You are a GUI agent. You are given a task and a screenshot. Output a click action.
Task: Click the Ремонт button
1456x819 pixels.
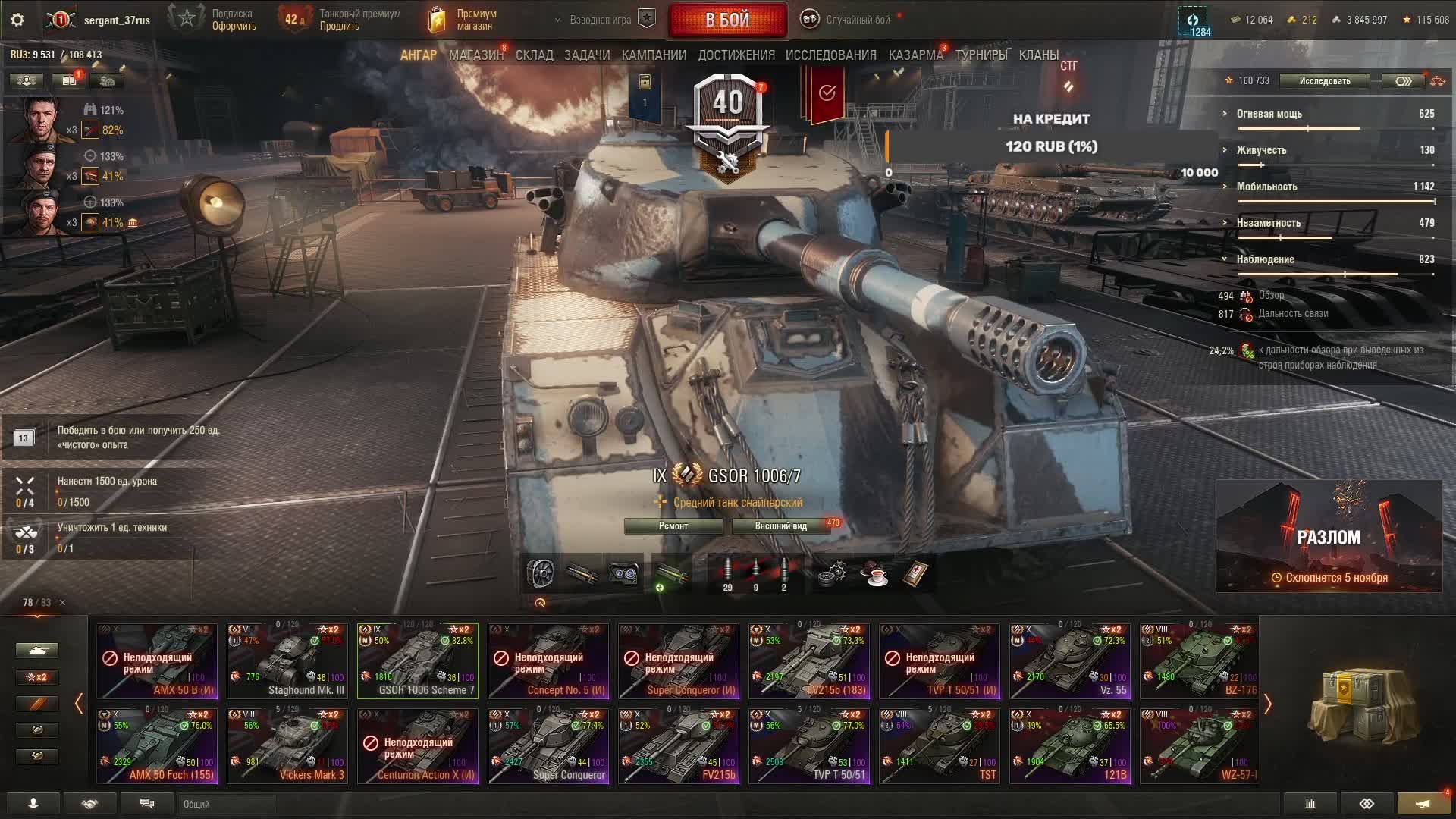673,526
